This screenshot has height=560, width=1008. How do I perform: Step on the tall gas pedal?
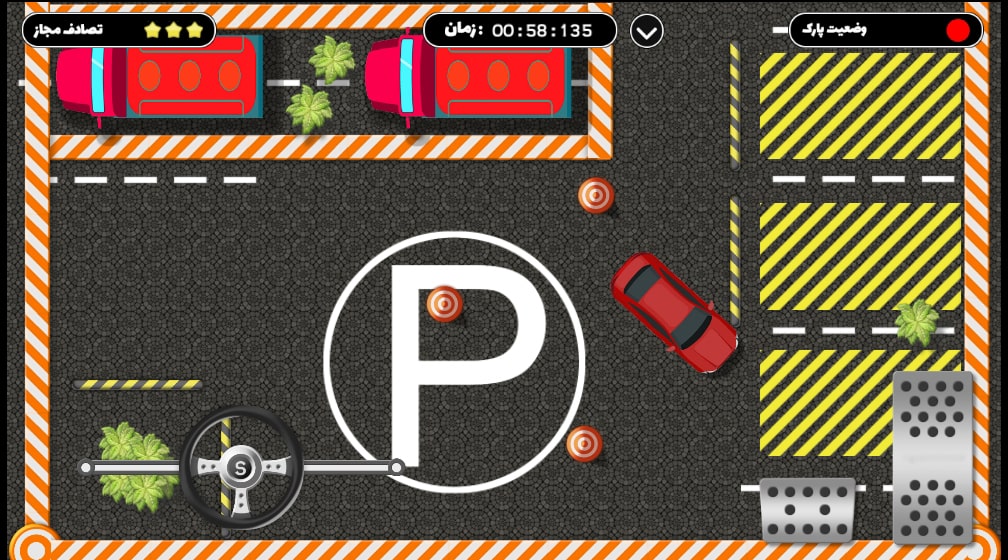coord(932,456)
